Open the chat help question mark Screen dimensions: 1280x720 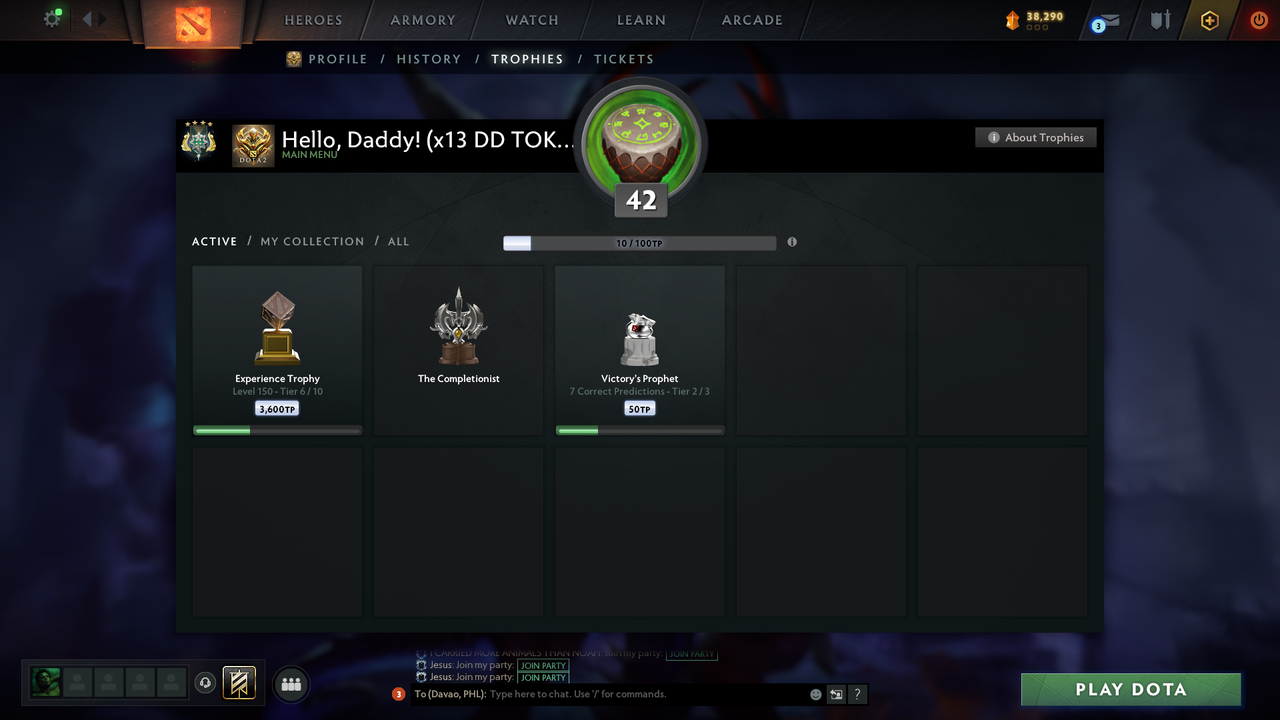pyautogui.click(x=857, y=694)
